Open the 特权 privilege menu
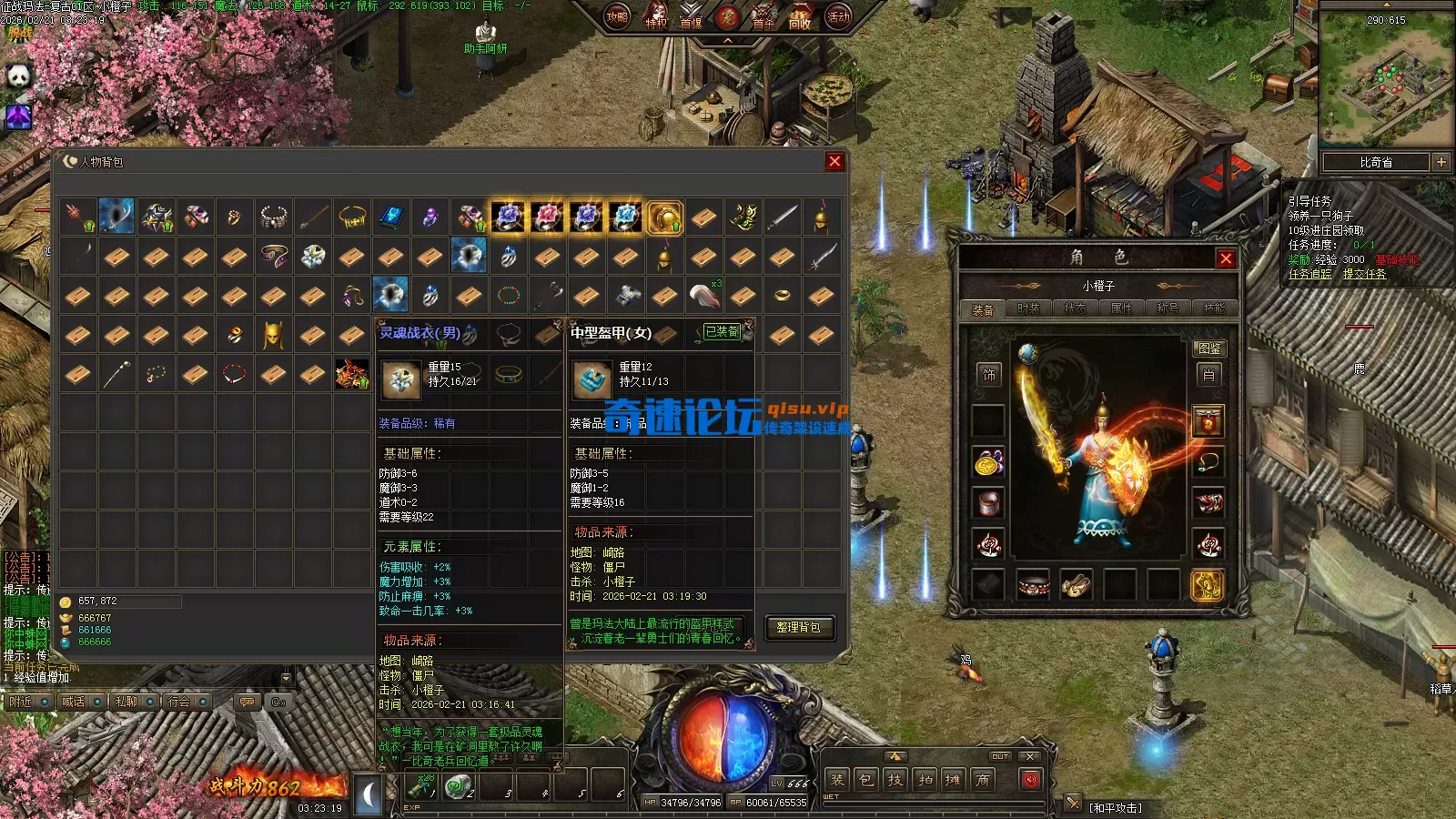 tap(655, 20)
